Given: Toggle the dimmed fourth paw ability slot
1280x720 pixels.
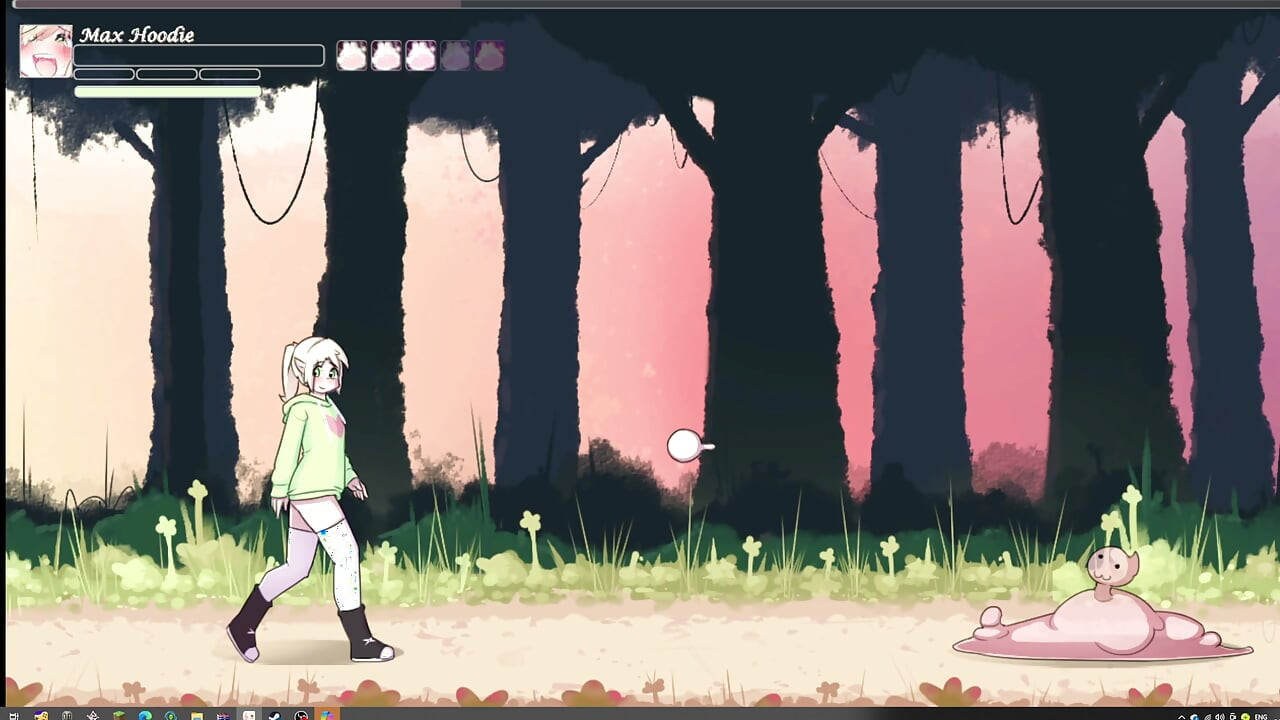Looking at the screenshot, I should click(455, 55).
